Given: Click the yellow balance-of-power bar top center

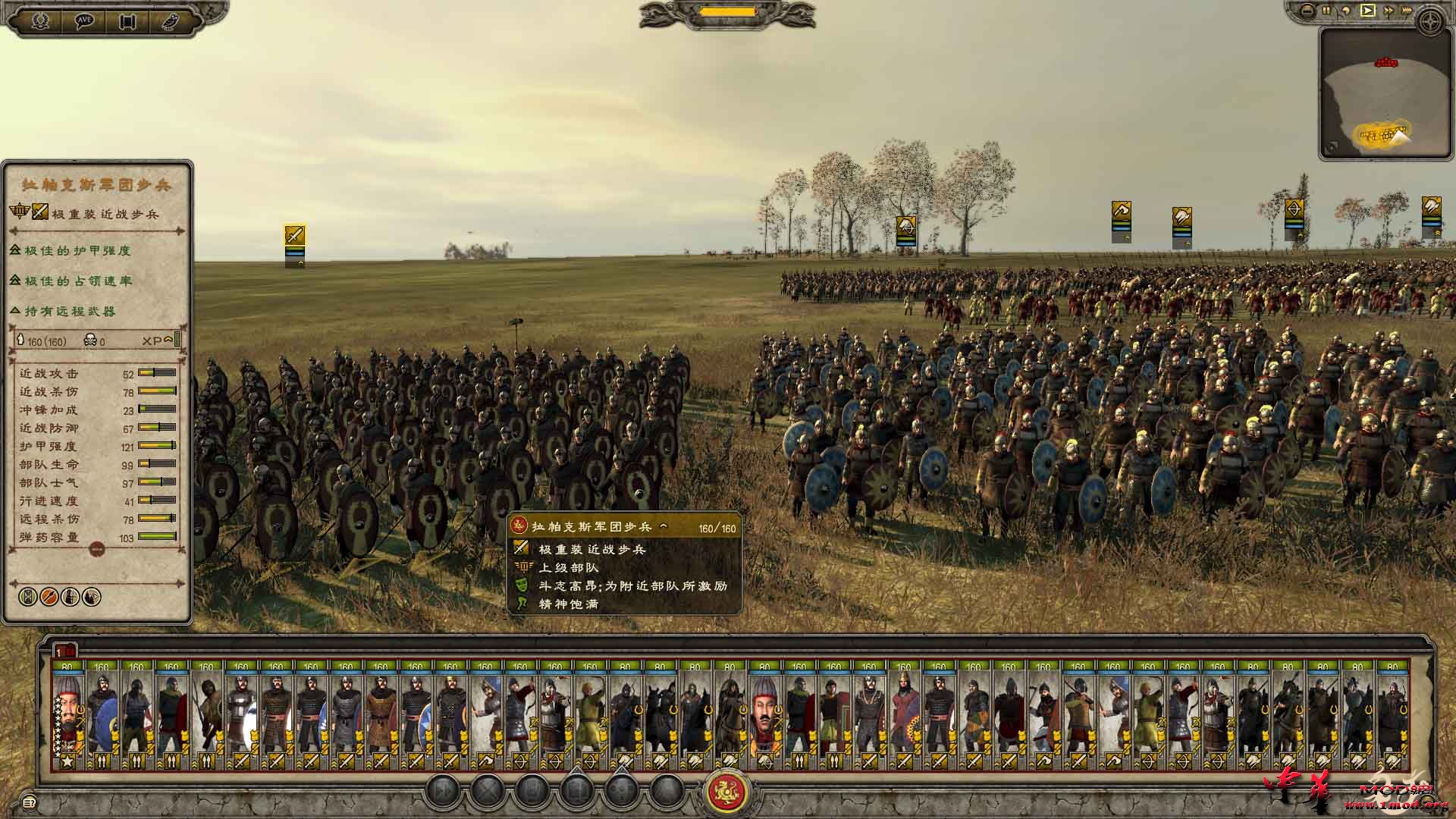Looking at the screenshot, I should (728, 11).
